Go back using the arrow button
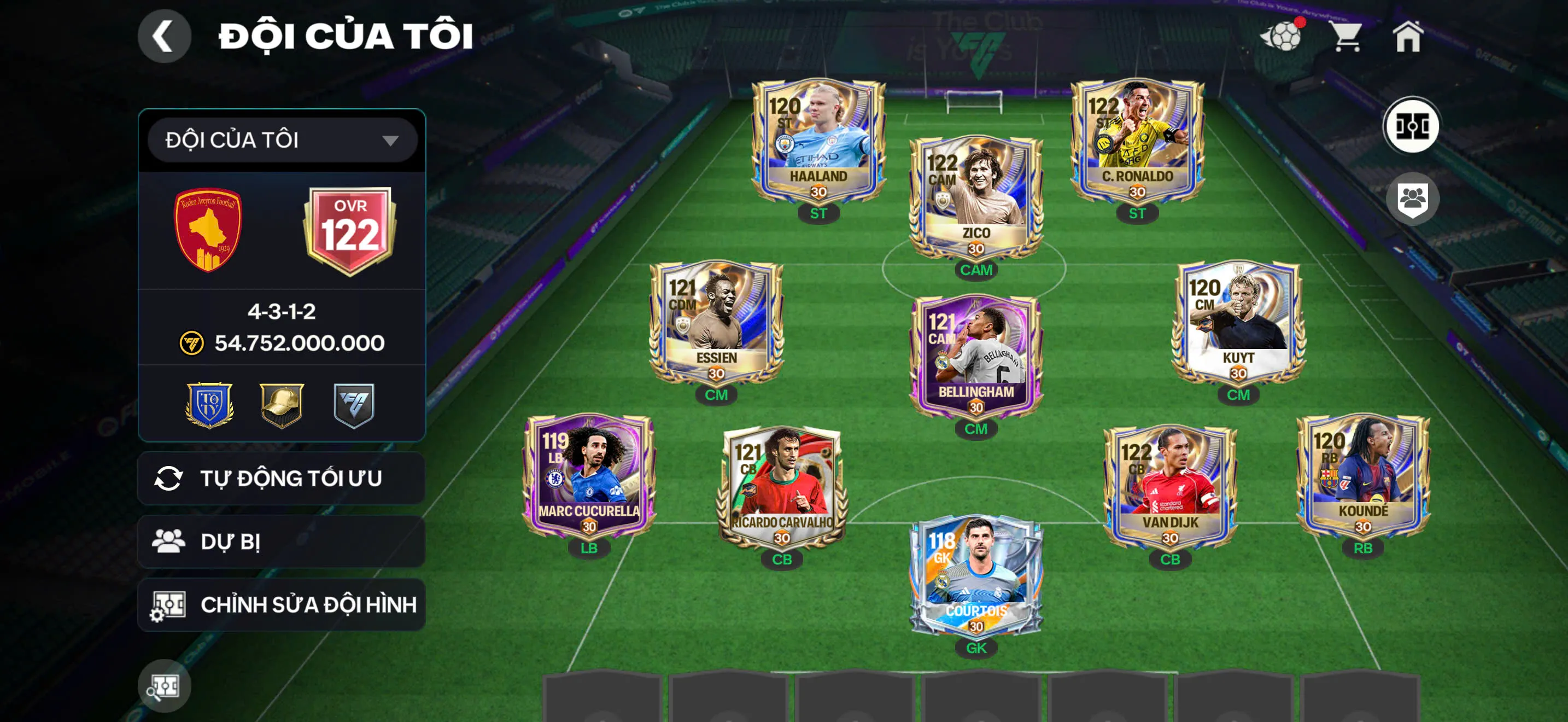Viewport: 1568px width, 722px height. click(163, 36)
